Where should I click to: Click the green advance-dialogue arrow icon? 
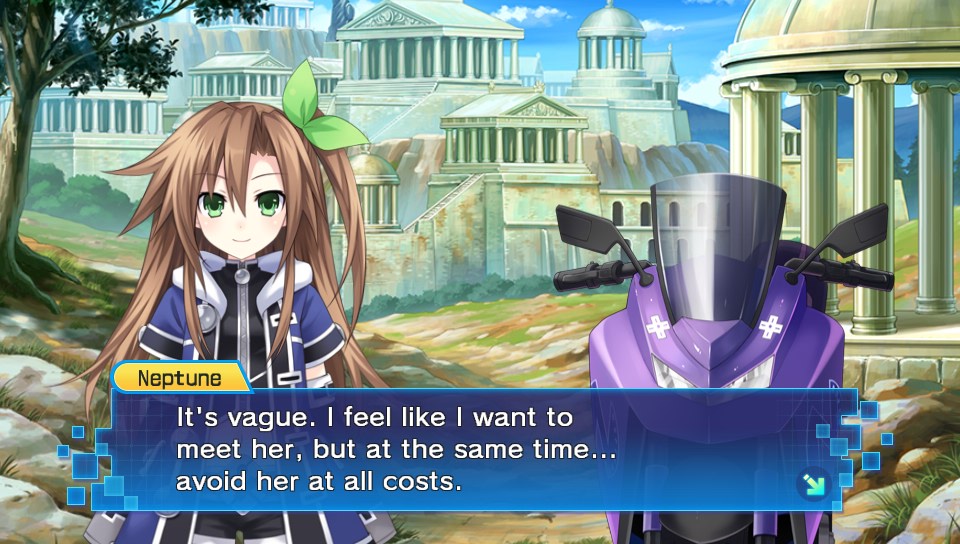click(812, 485)
